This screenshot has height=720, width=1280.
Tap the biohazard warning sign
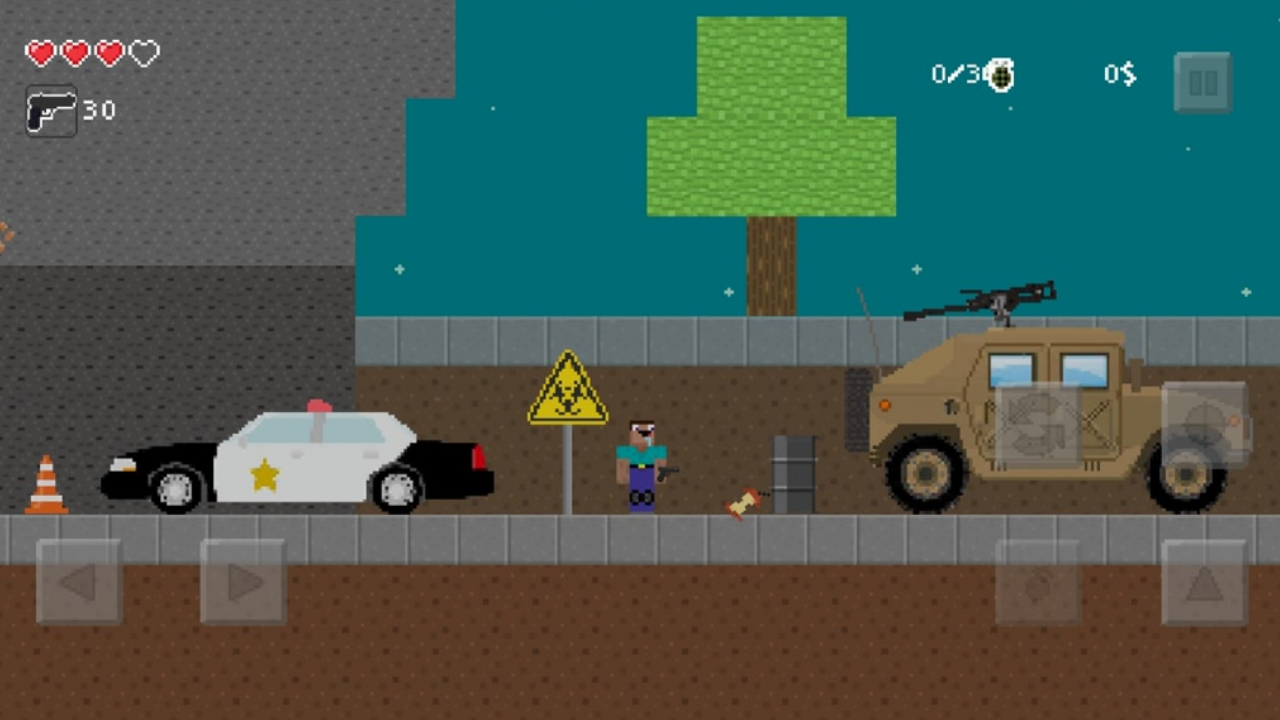(x=567, y=392)
